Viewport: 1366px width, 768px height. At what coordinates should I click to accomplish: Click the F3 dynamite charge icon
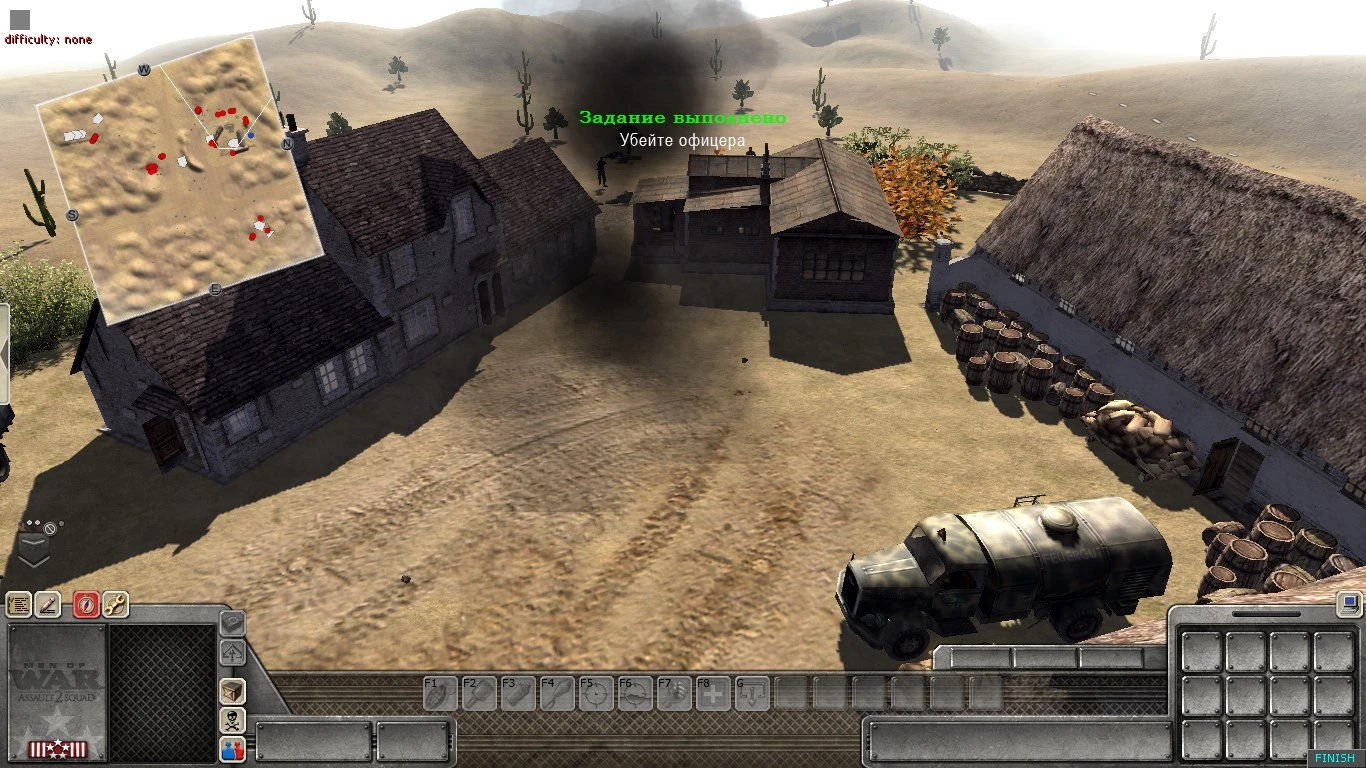517,692
